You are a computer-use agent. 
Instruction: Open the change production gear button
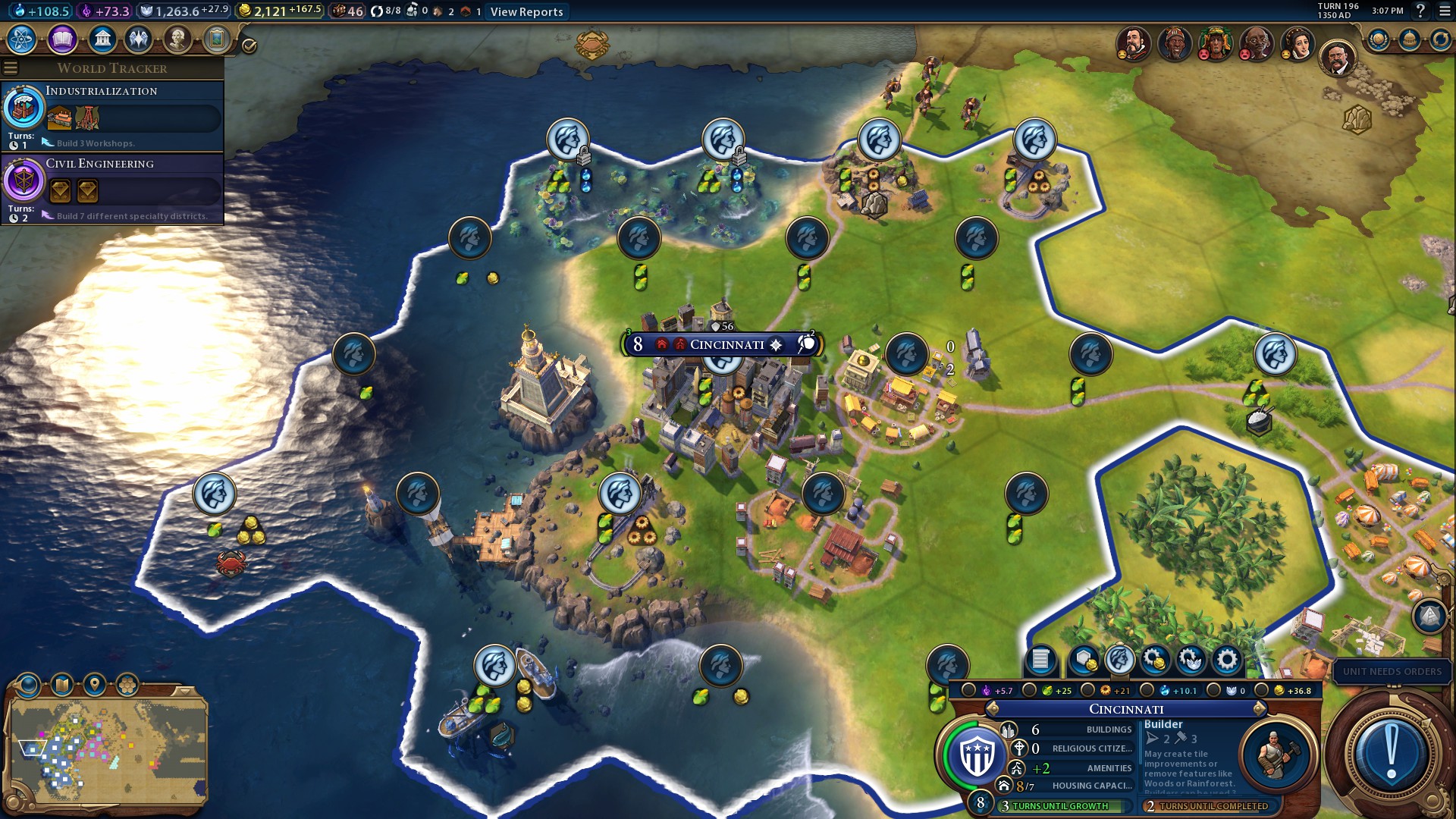point(1227,660)
